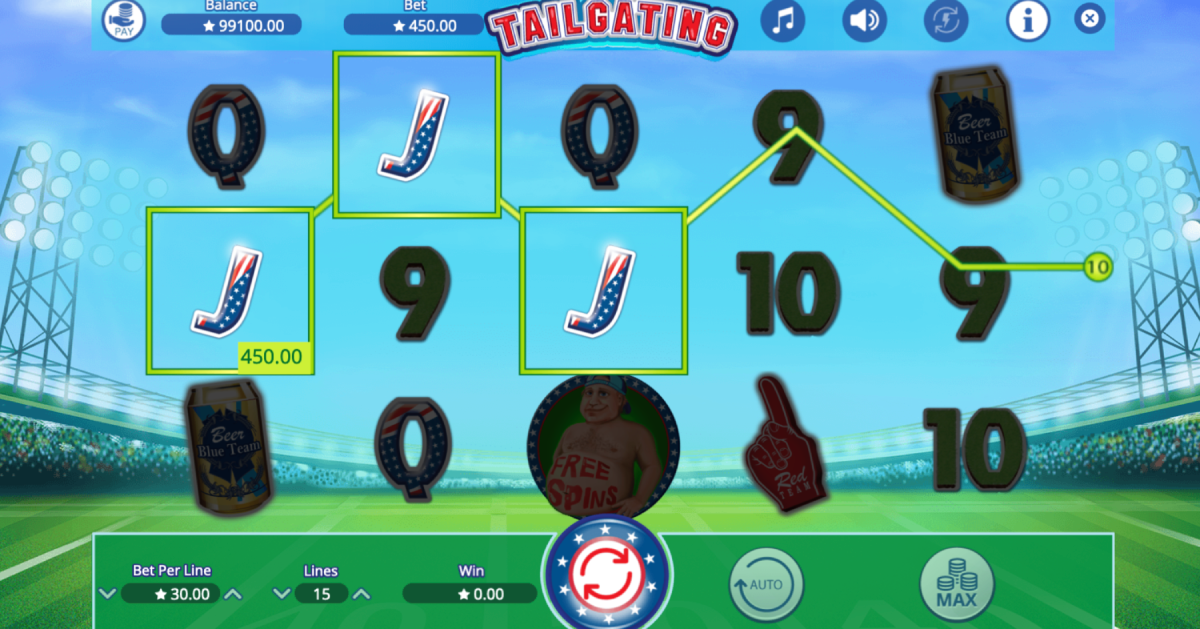
Task: Set MAX bet
Action: [957, 583]
